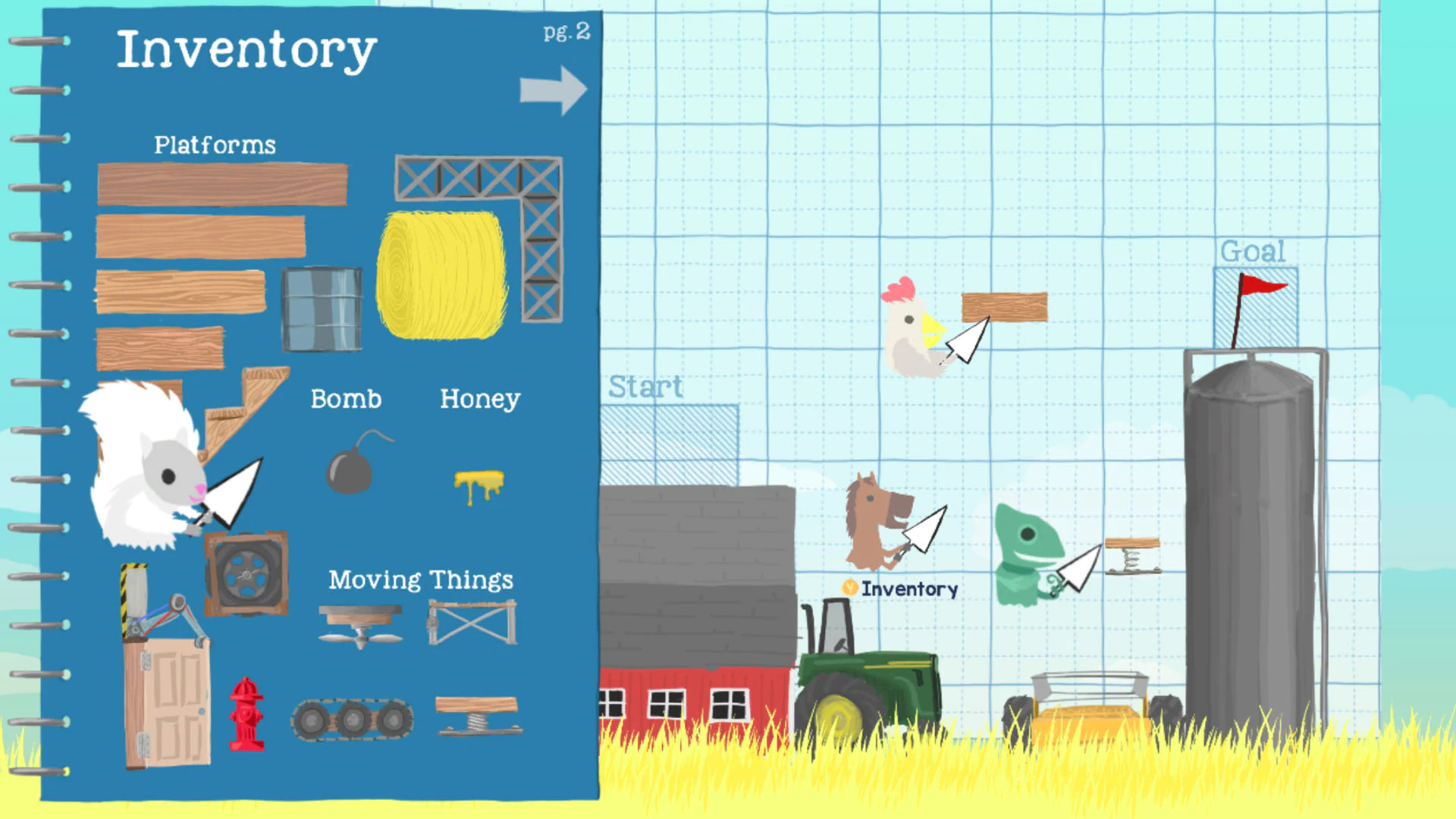This screenshot has height=819, width=1456.
Task: Choose the crossbeam elevator platform
Action: pos(472,620)
